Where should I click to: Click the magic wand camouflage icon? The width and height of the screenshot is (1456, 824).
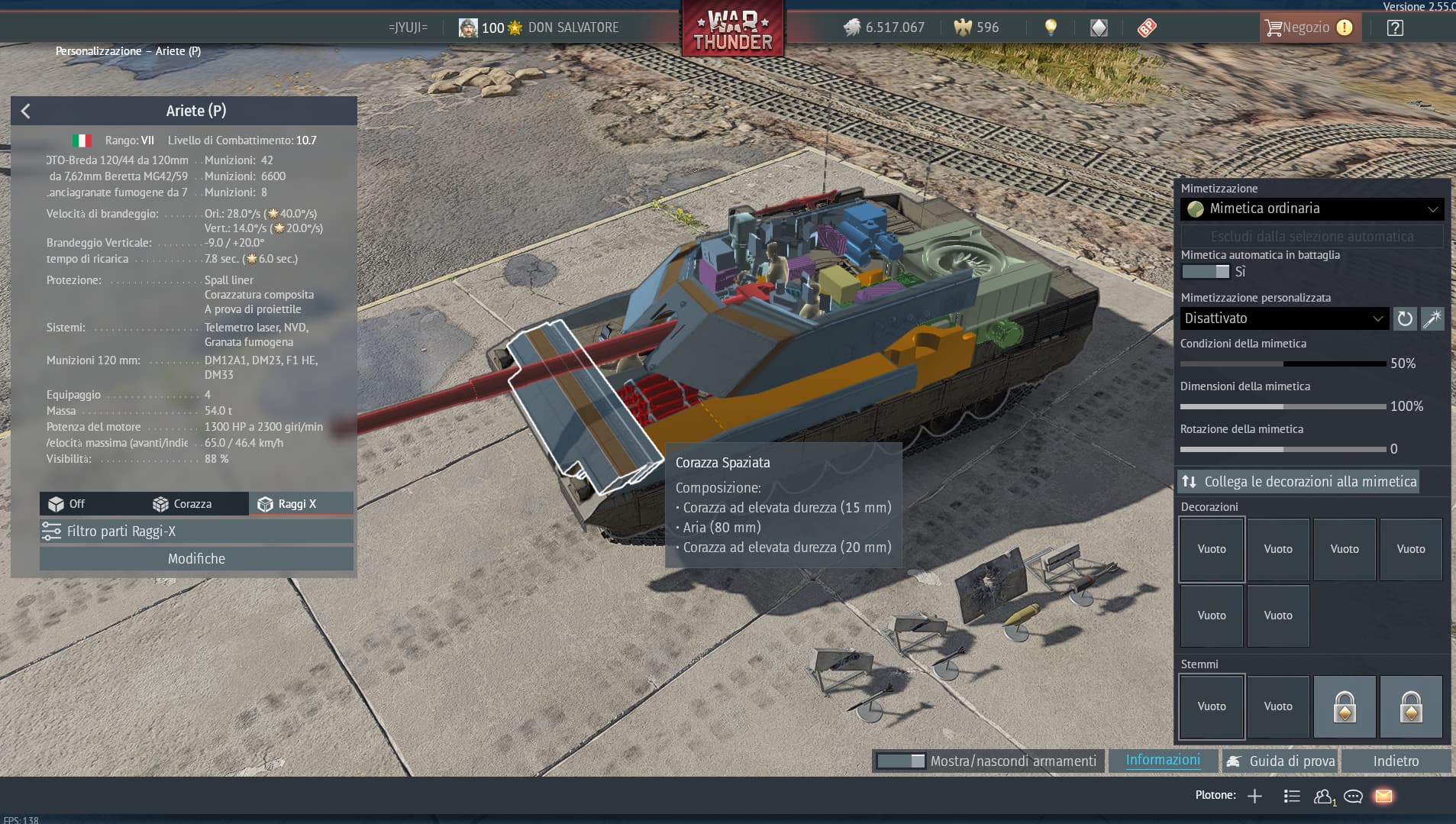tap(1432, 318)
